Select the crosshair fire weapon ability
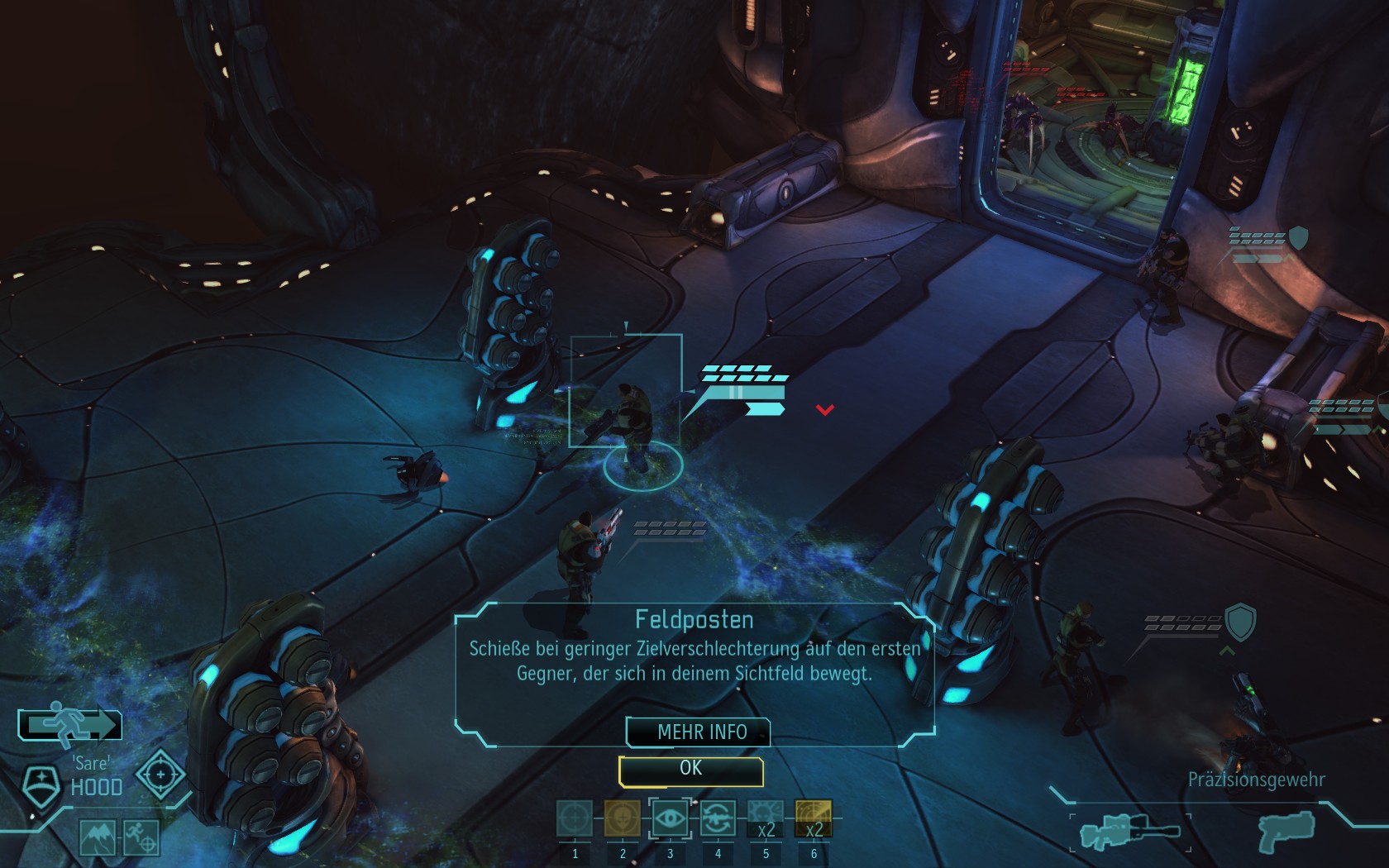The width and height of the screenshot is (1389, 868). pos(575,819)
